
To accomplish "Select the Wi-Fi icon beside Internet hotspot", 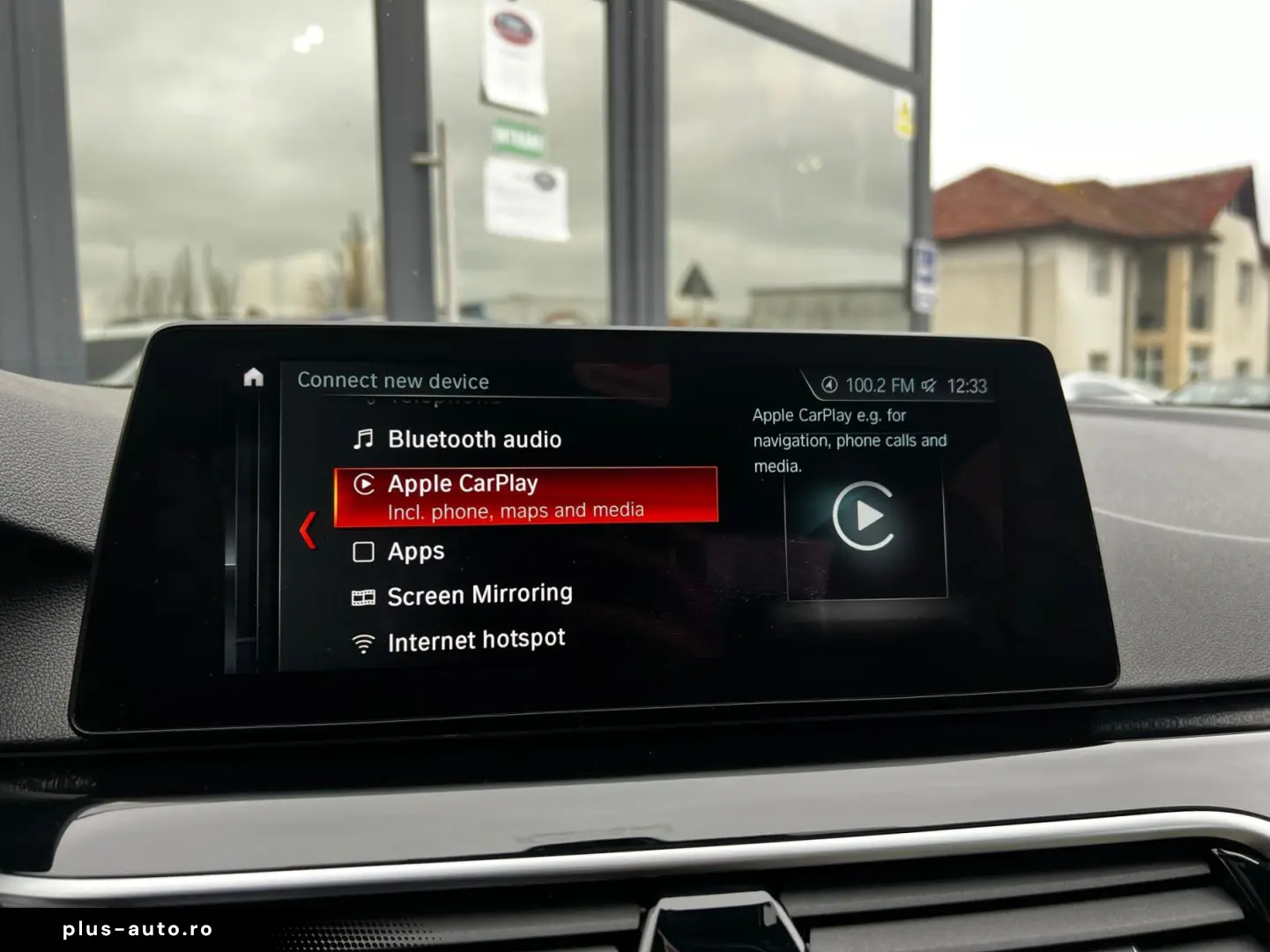I will (x=362, y=638).
